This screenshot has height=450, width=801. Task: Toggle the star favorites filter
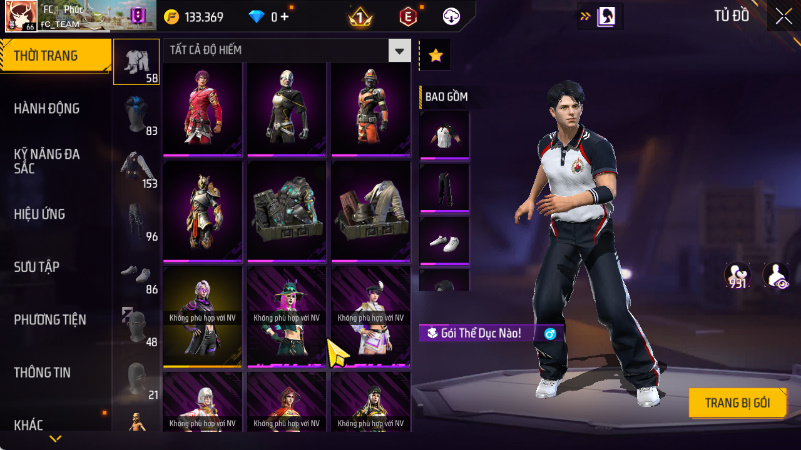(435, 56)
